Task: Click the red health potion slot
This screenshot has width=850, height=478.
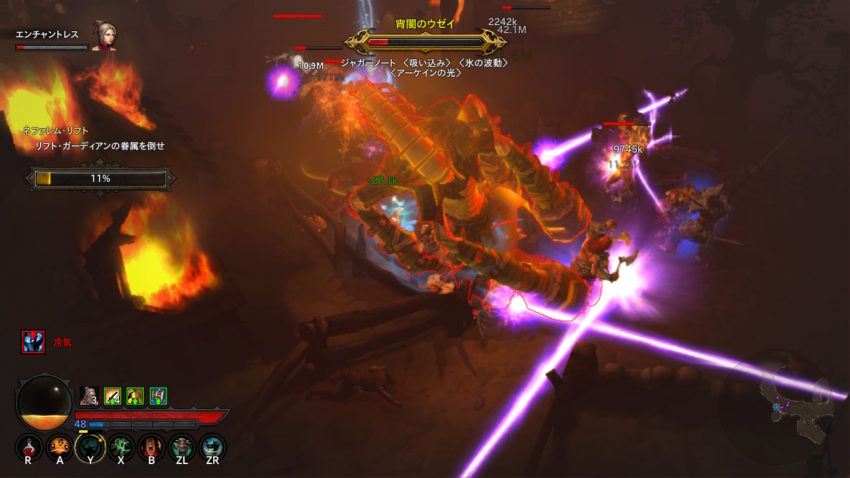Action: click(x=29, y=447)
